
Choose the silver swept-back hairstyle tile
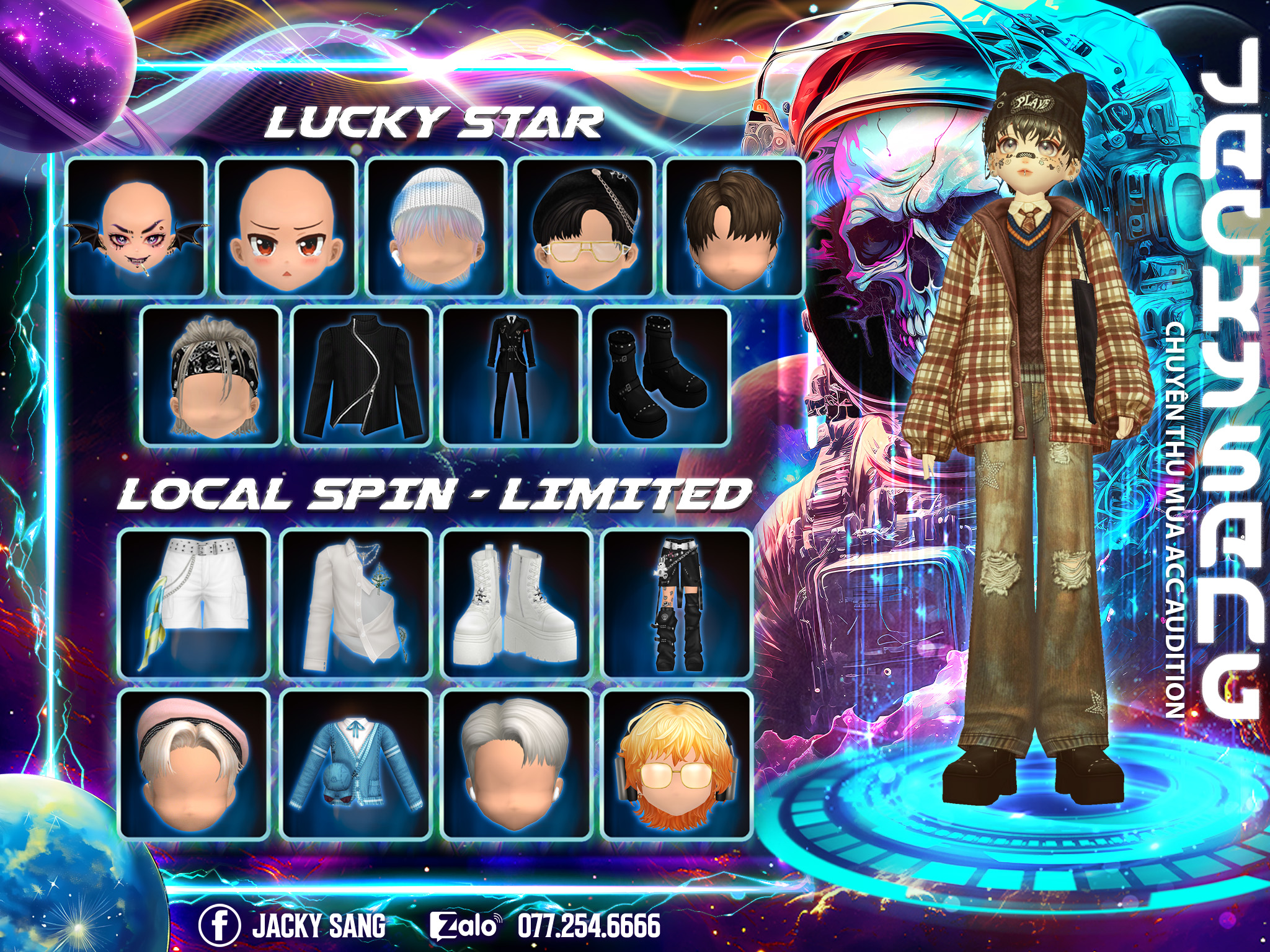coord(517,764)
